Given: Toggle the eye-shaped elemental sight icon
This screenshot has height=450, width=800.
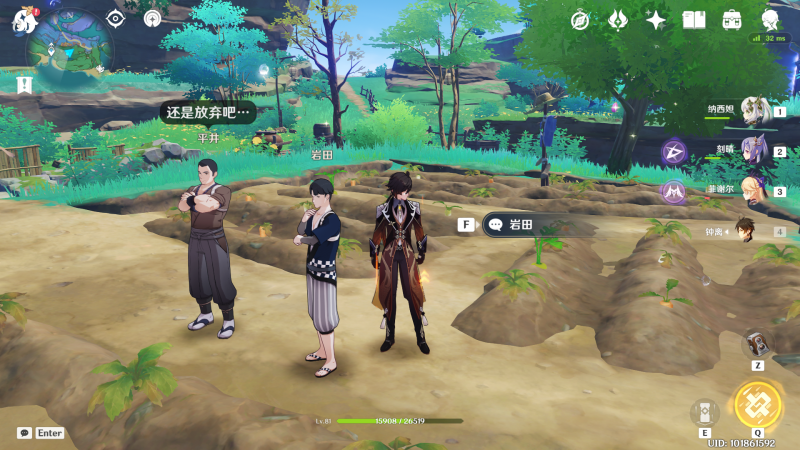Looking at the screenshot, I should 115,18.
